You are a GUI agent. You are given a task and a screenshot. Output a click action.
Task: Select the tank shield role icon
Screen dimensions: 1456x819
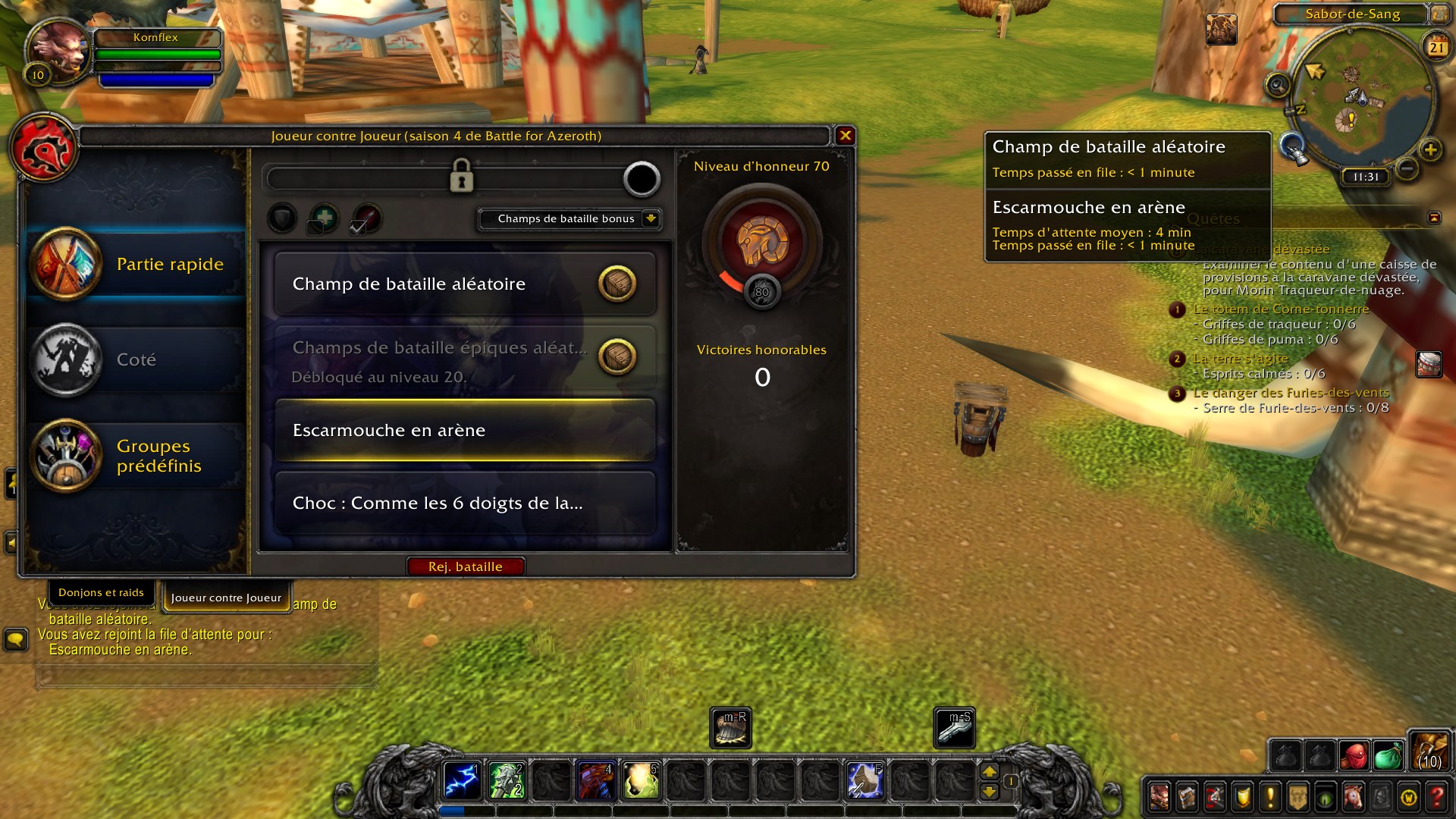(281, 218)
